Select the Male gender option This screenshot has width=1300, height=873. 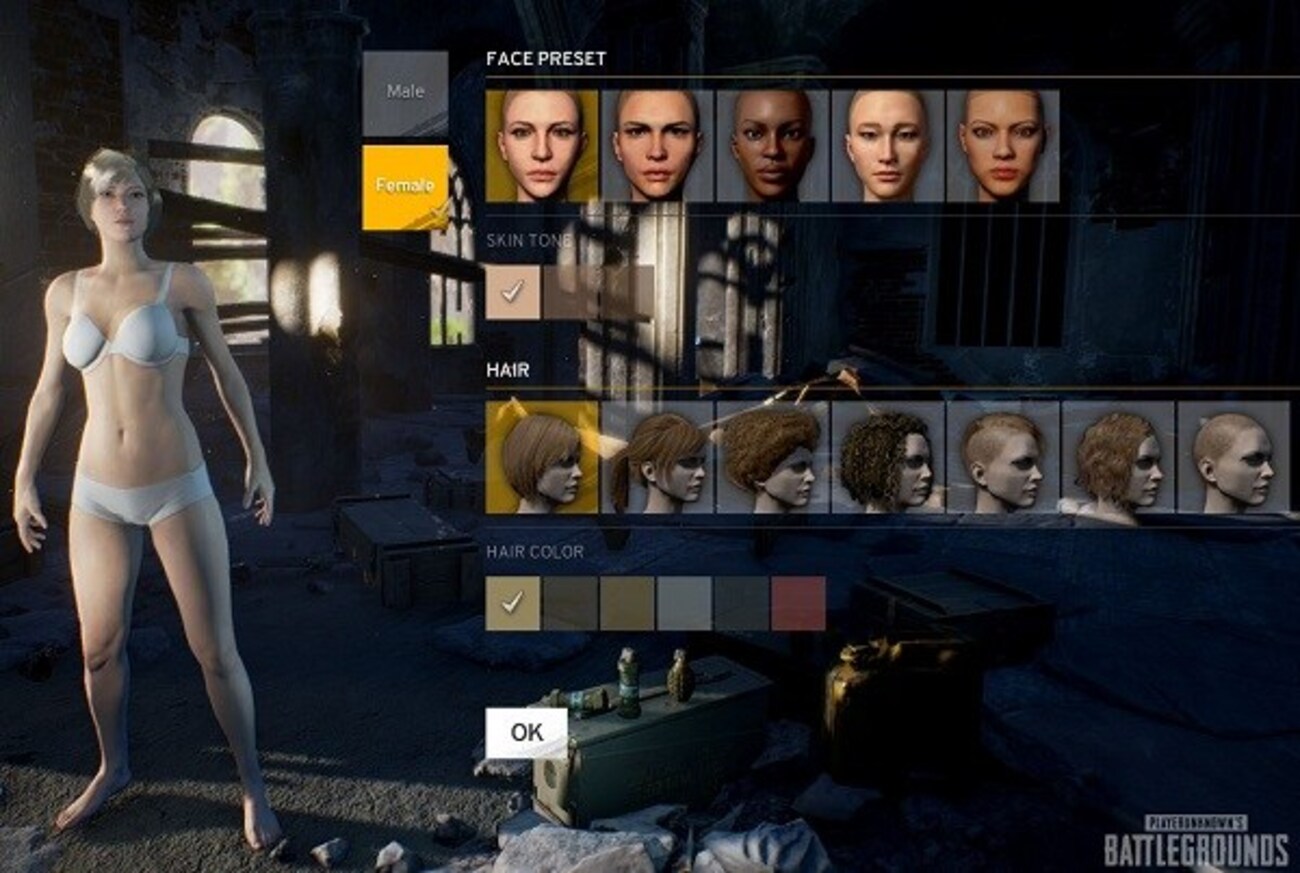click(x=405, y=93)
